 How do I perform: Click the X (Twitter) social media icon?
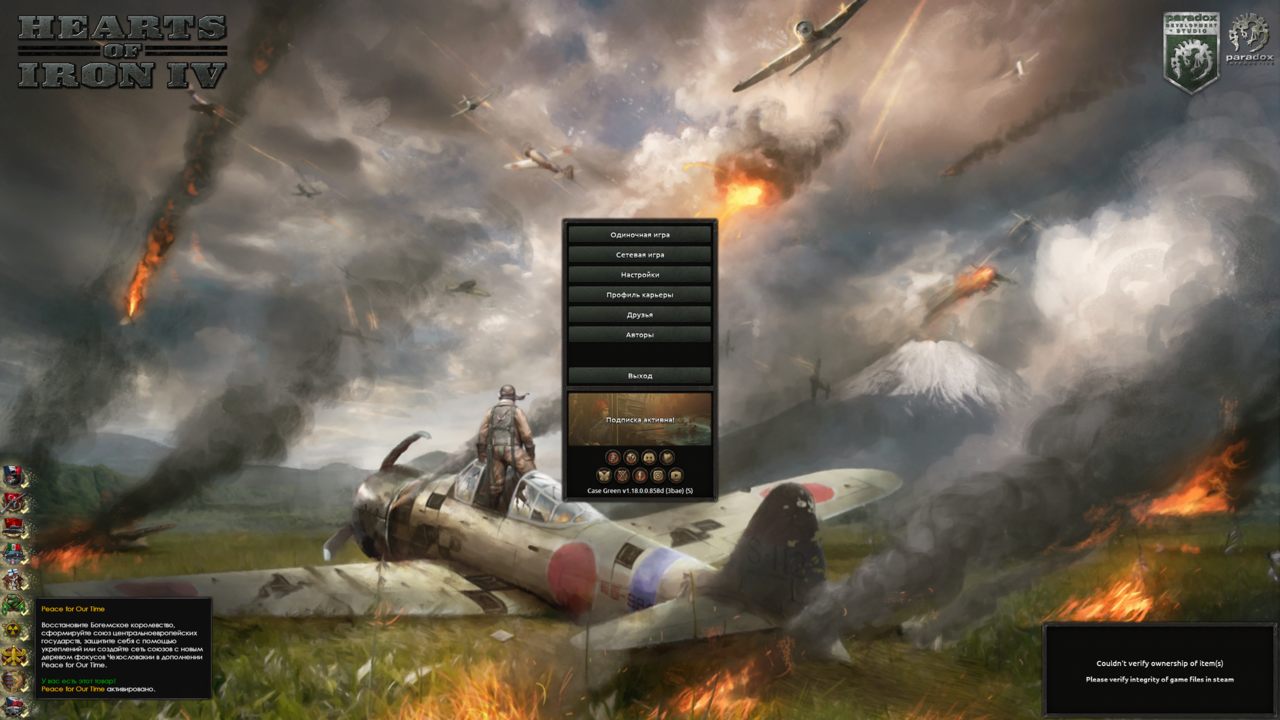[622, 476]
